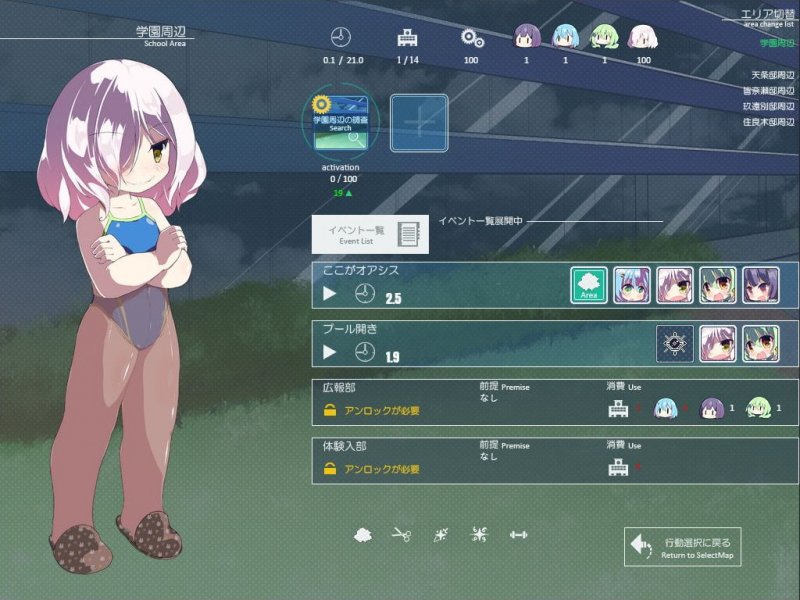Click the empty plus slot beside Search
The height and width of the screenshot is (600, 800).
coord(419,123)
